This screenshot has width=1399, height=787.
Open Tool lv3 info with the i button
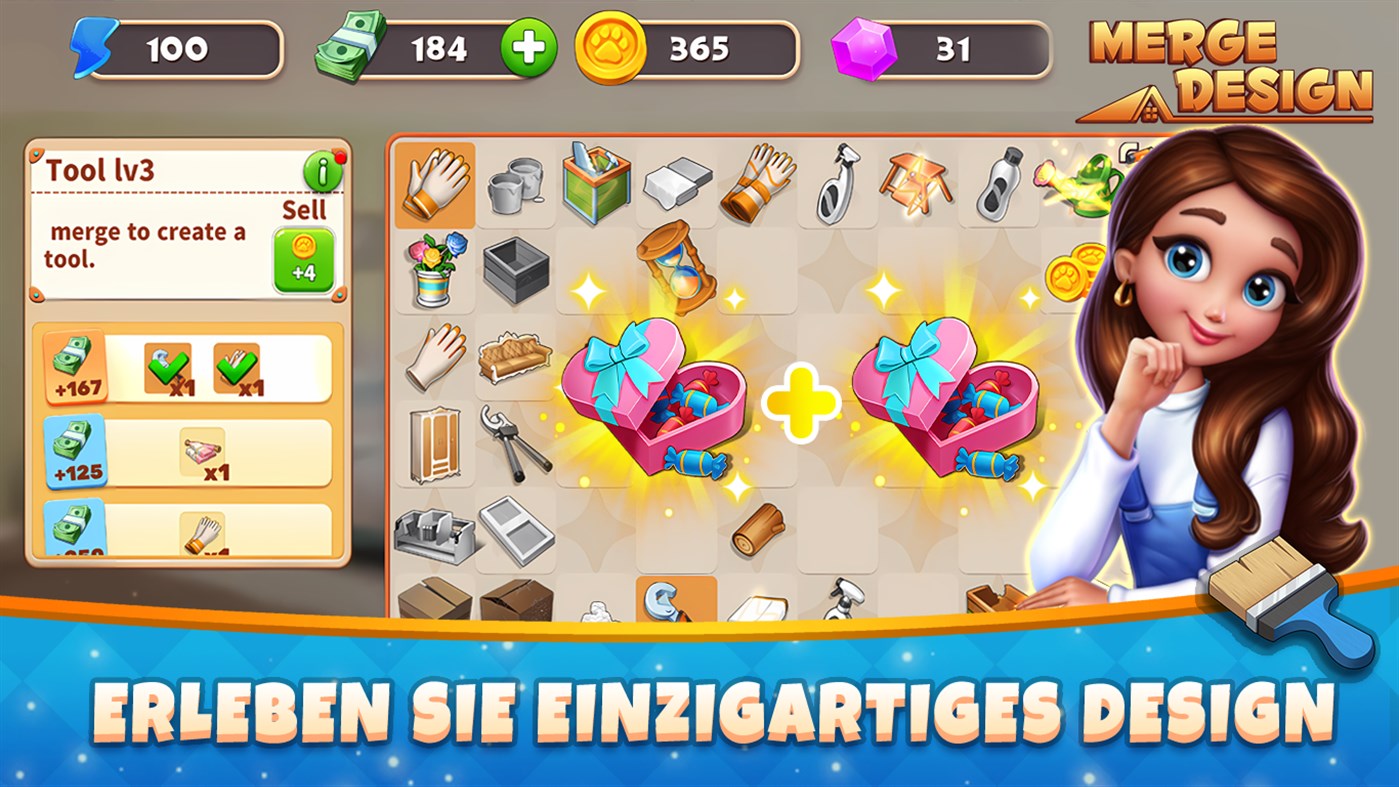click(321, 170)
